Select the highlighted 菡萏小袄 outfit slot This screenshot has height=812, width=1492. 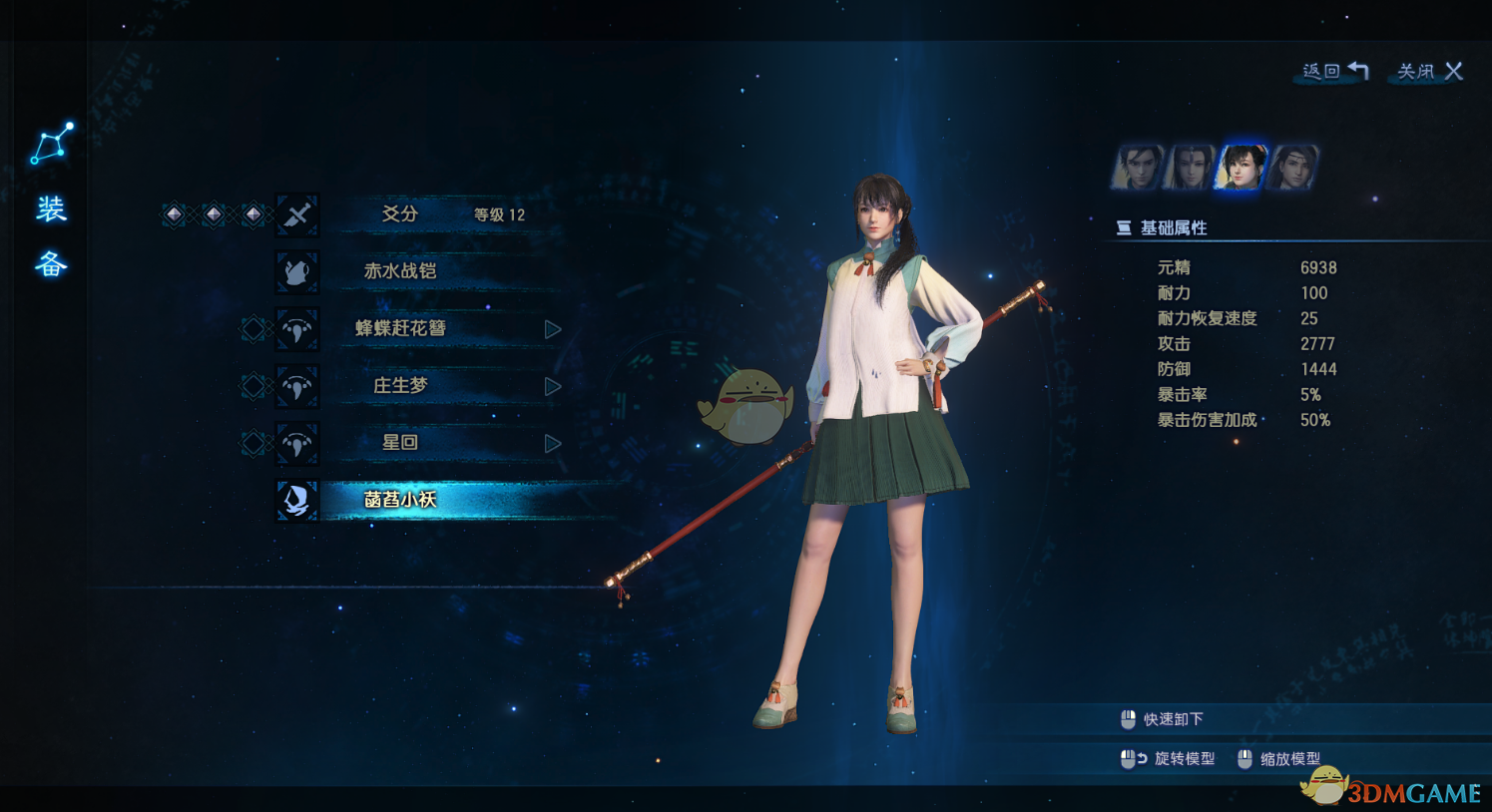(x=400, y=500)
